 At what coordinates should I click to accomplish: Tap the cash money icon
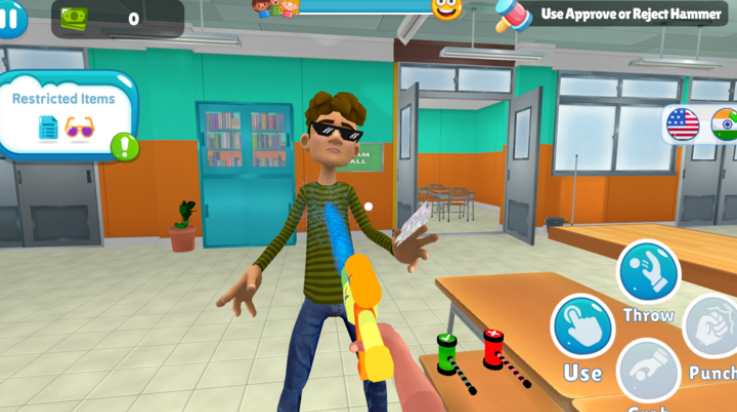74,17
